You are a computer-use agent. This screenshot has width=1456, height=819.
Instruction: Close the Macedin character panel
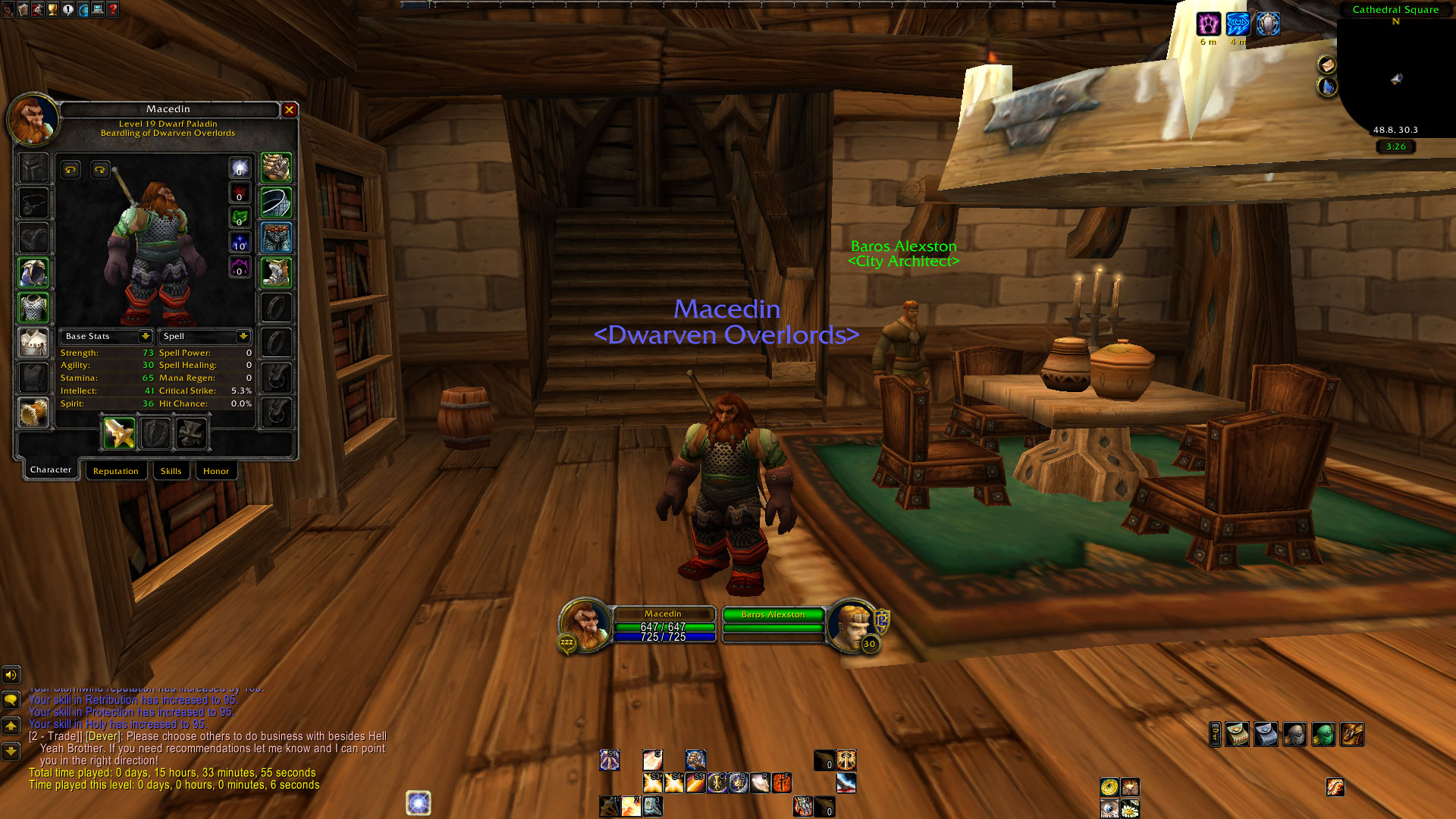(289, 110)
